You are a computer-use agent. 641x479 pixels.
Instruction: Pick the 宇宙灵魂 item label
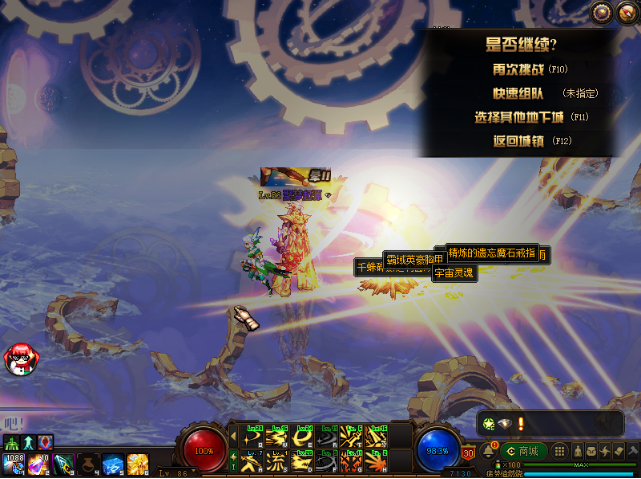454,272
